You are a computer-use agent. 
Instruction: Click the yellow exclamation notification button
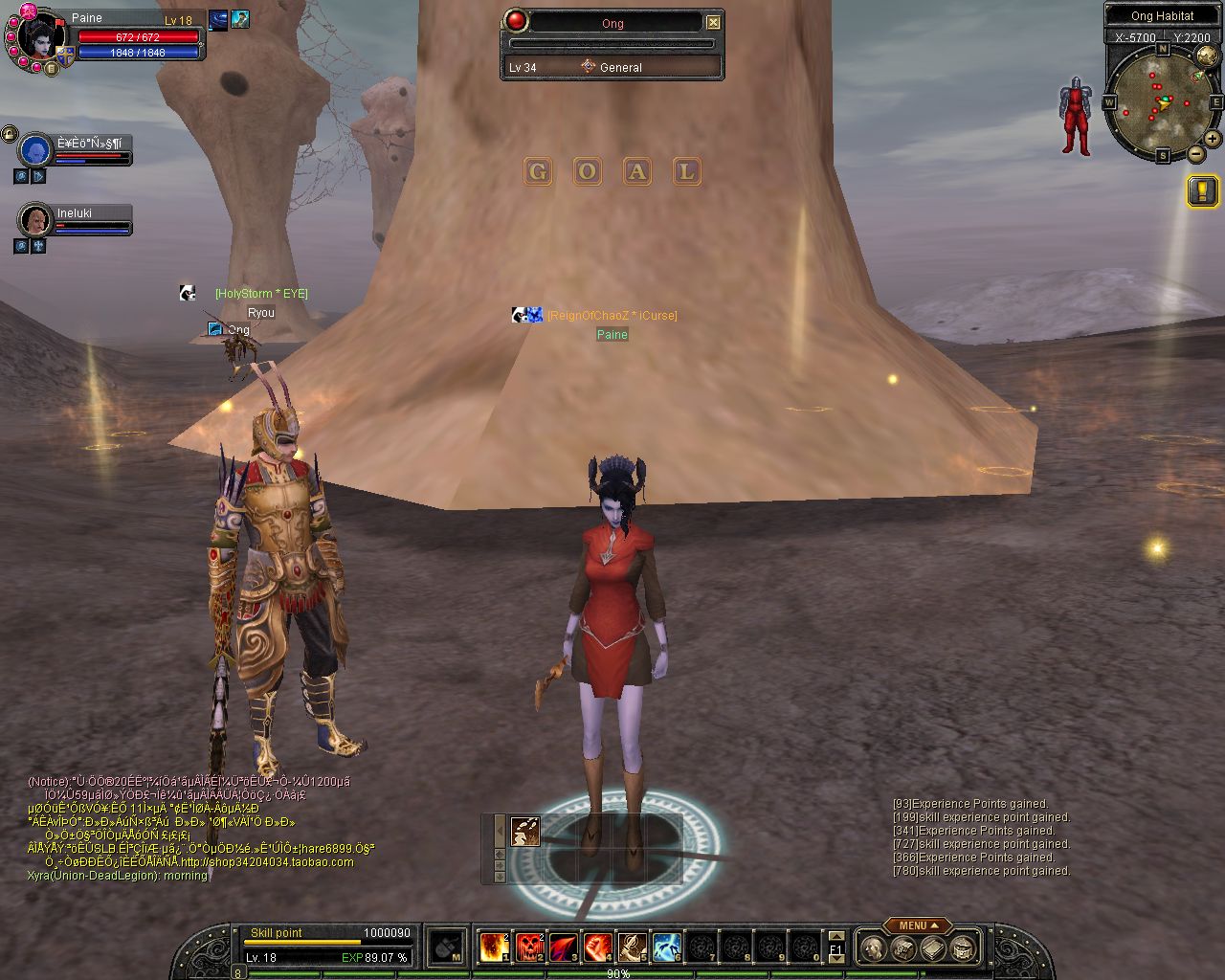click(1202, 191)
